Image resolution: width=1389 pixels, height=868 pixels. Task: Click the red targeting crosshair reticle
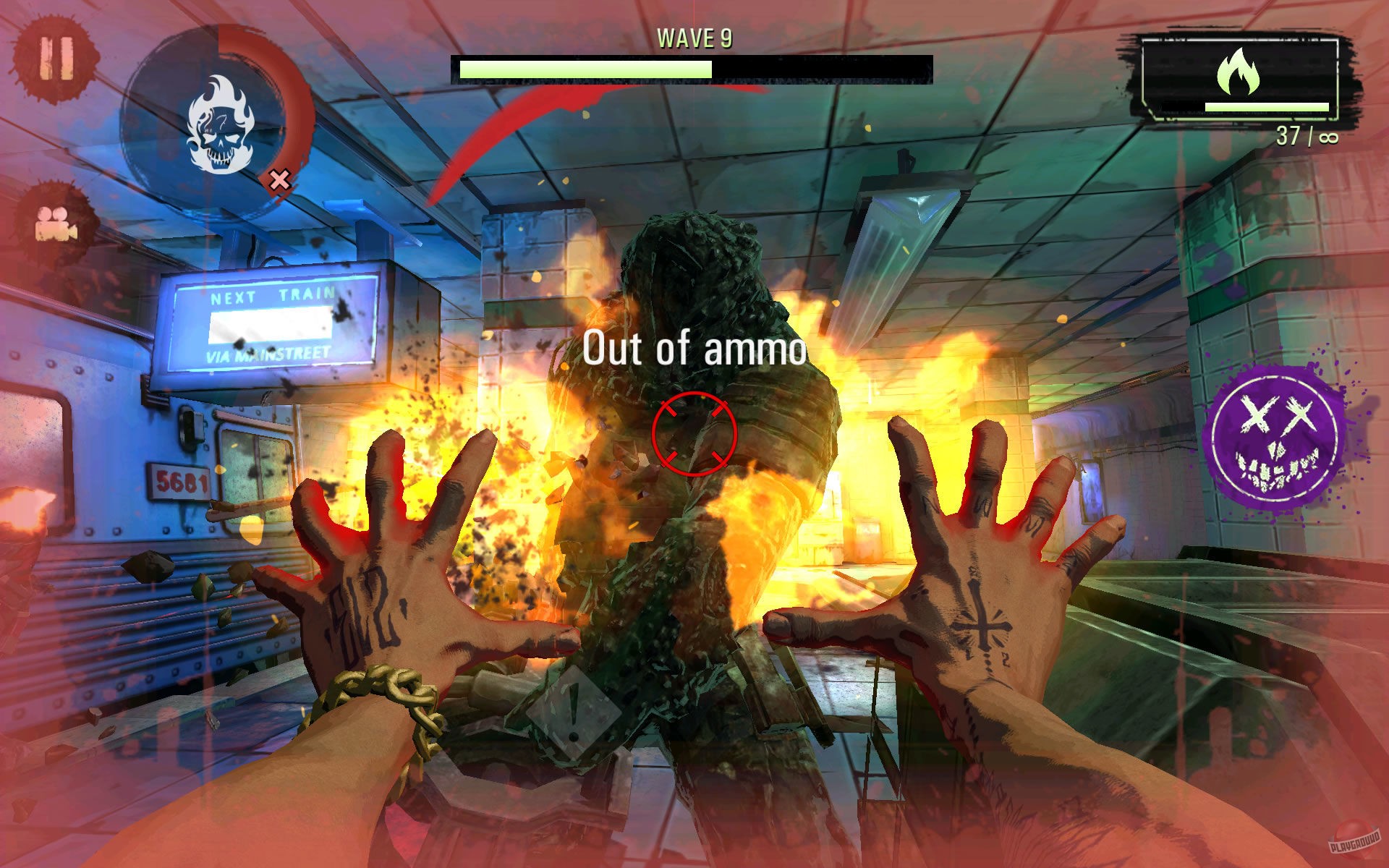[695, 434]
